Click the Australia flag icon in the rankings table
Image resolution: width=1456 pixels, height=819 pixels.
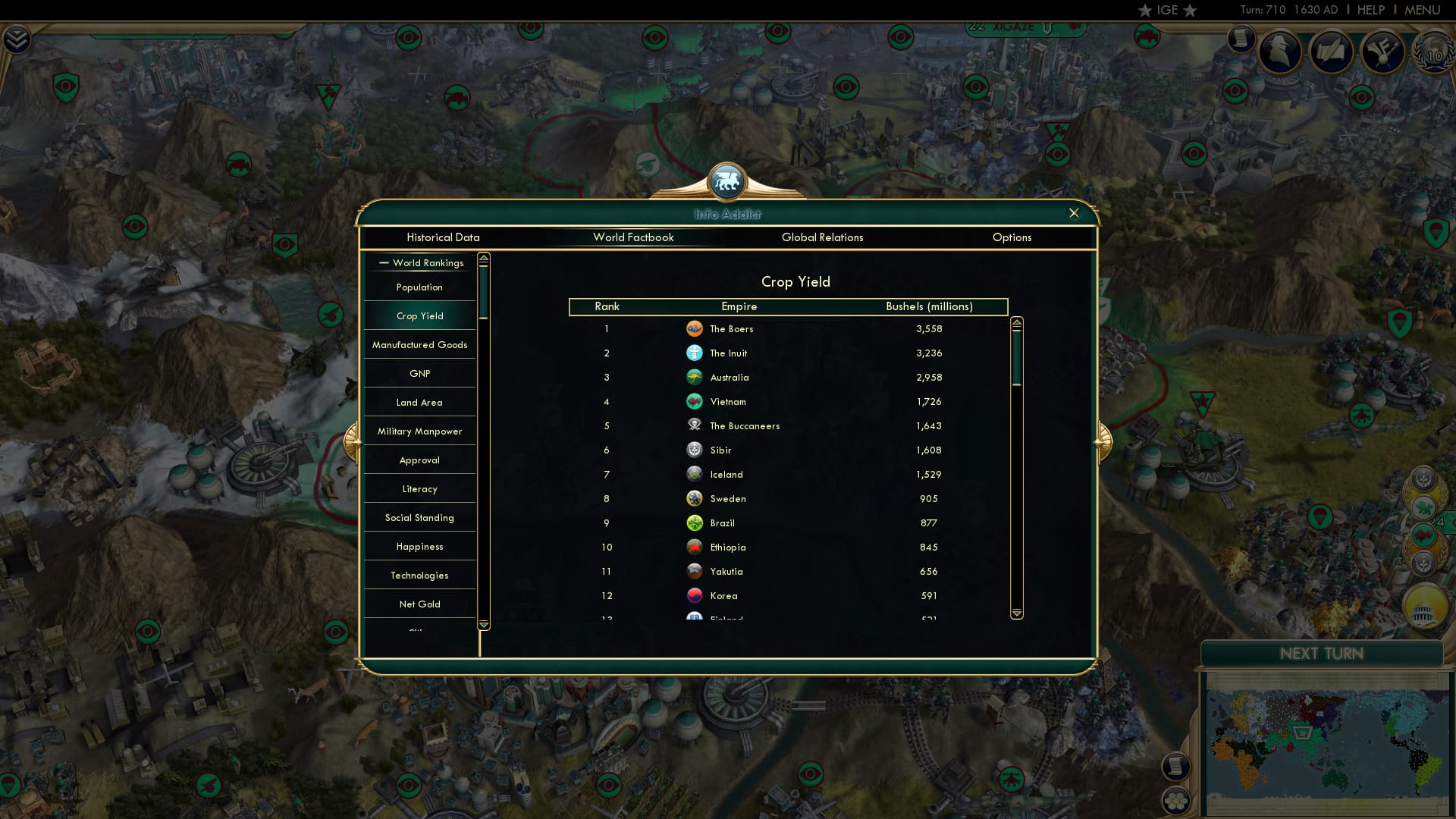point(695,377)
